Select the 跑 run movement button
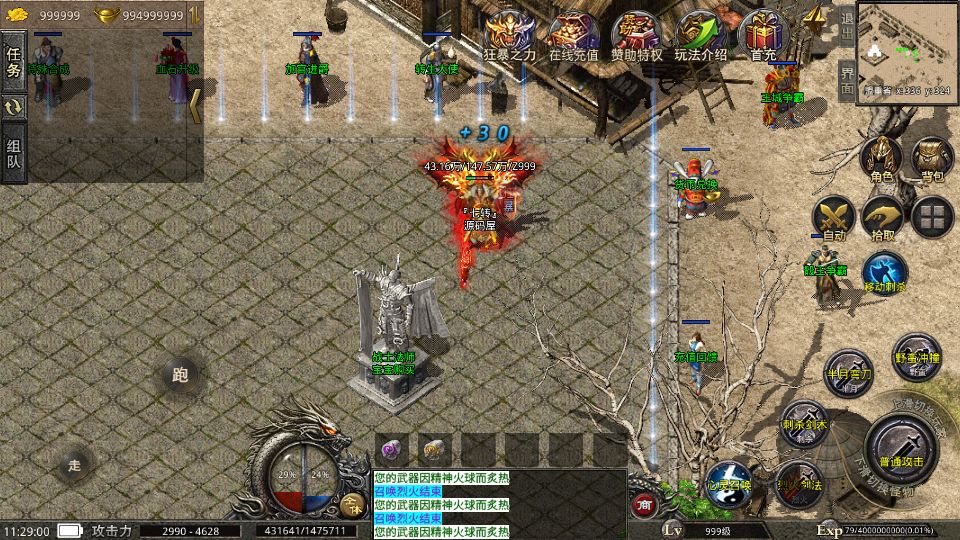960x540 pixels. coord(180,376)
